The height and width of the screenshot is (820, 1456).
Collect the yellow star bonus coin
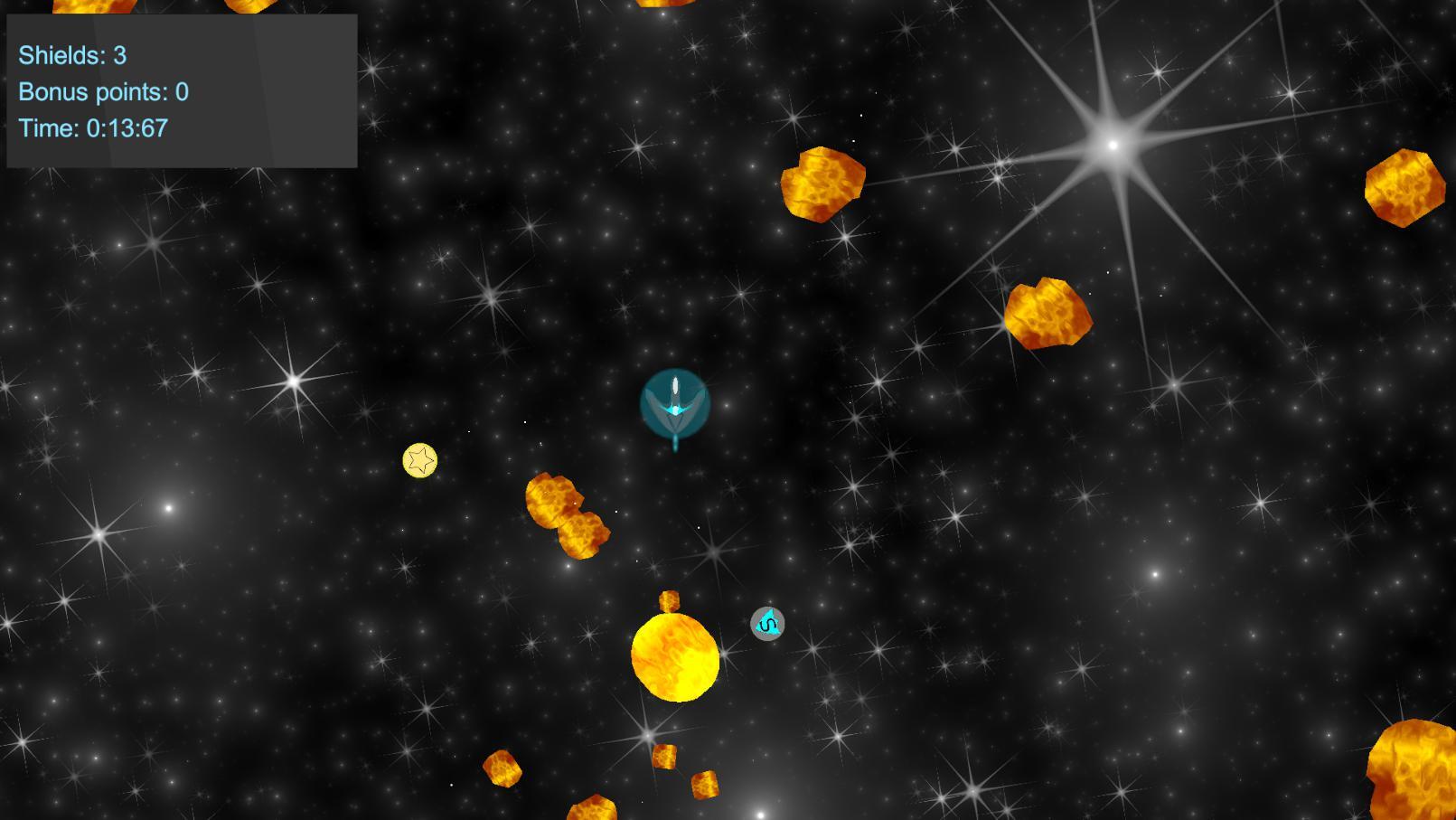coord(419,462)
